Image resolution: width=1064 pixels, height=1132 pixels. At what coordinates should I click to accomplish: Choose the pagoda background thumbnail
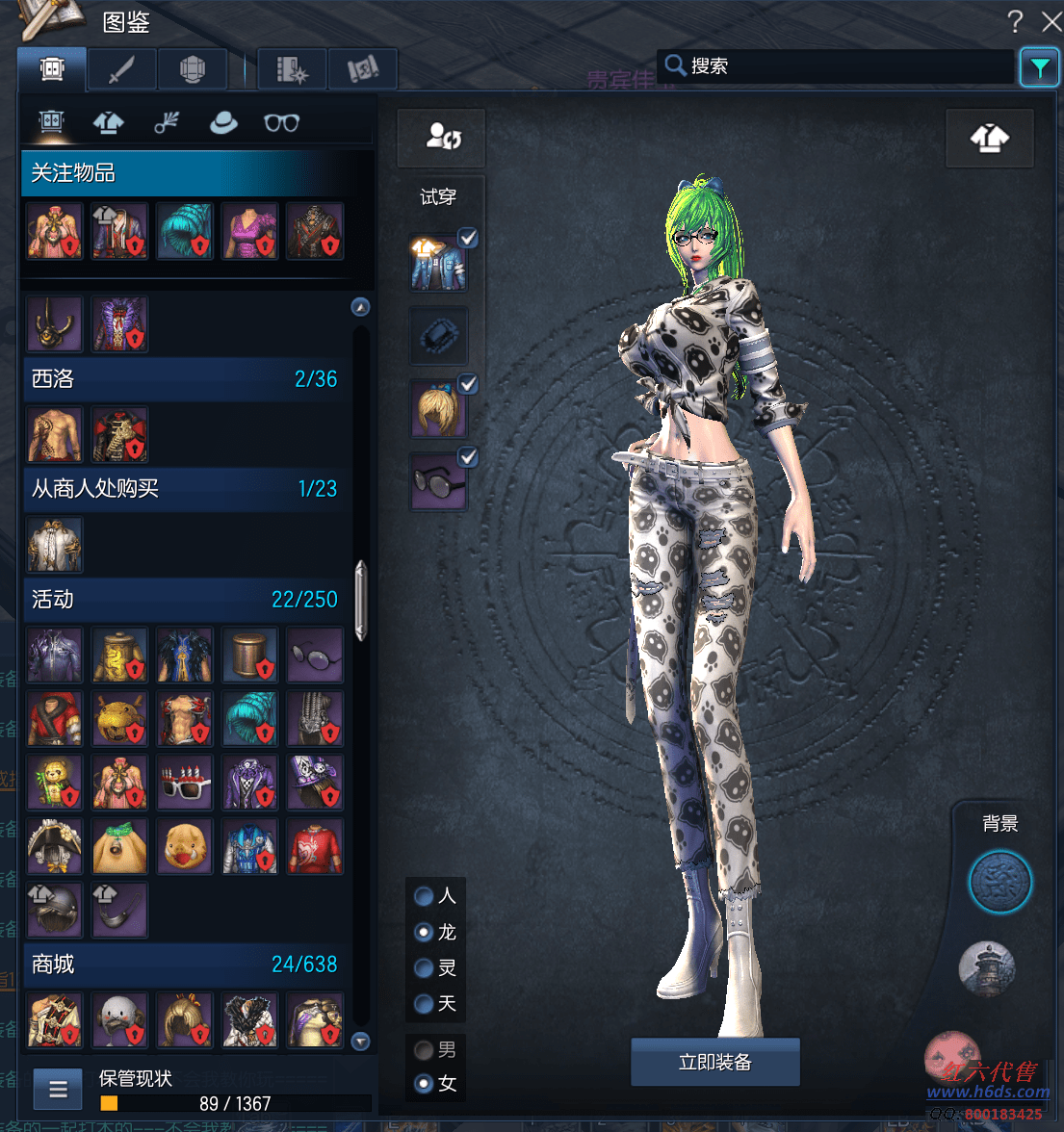click(987, 968)
